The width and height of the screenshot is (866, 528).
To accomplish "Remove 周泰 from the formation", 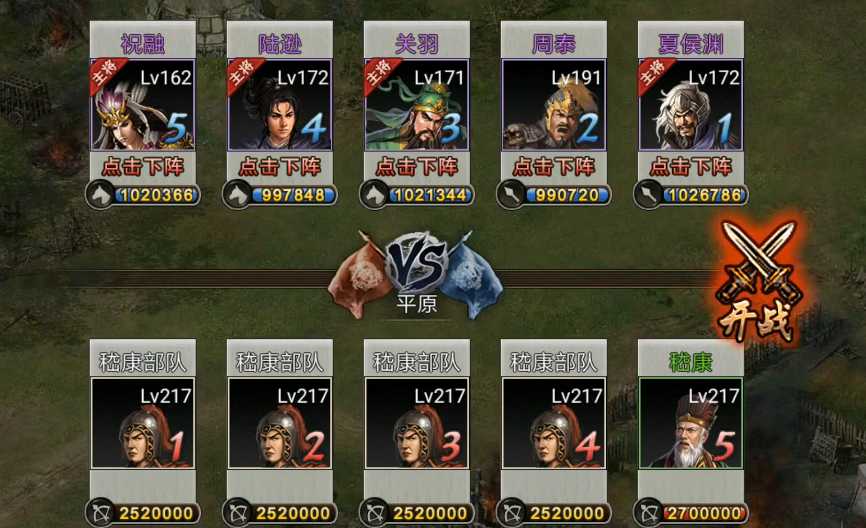I will (553, 166).
